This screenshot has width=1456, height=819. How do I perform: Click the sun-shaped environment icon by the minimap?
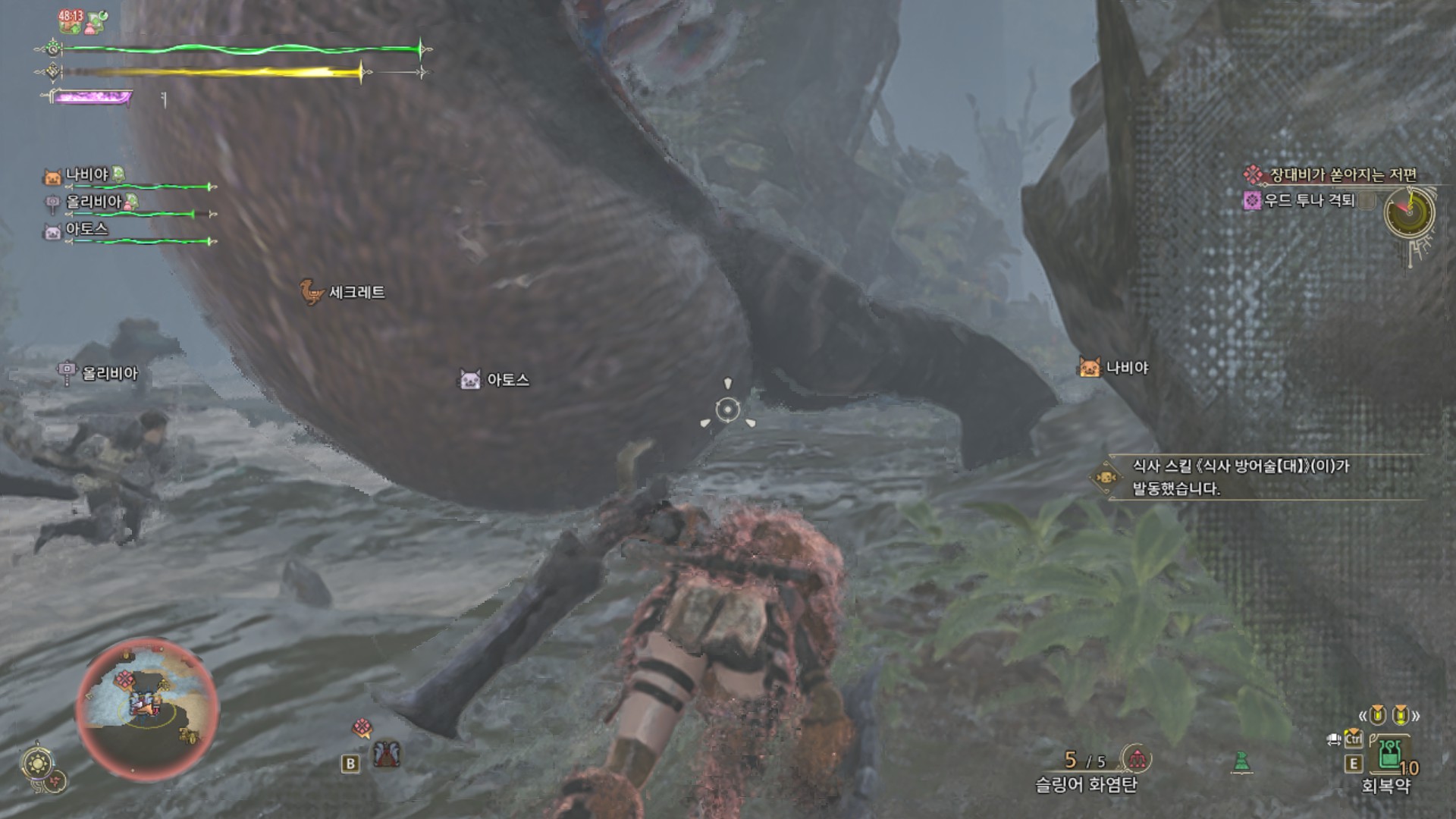pyautogui.click(x=37, y=763)
